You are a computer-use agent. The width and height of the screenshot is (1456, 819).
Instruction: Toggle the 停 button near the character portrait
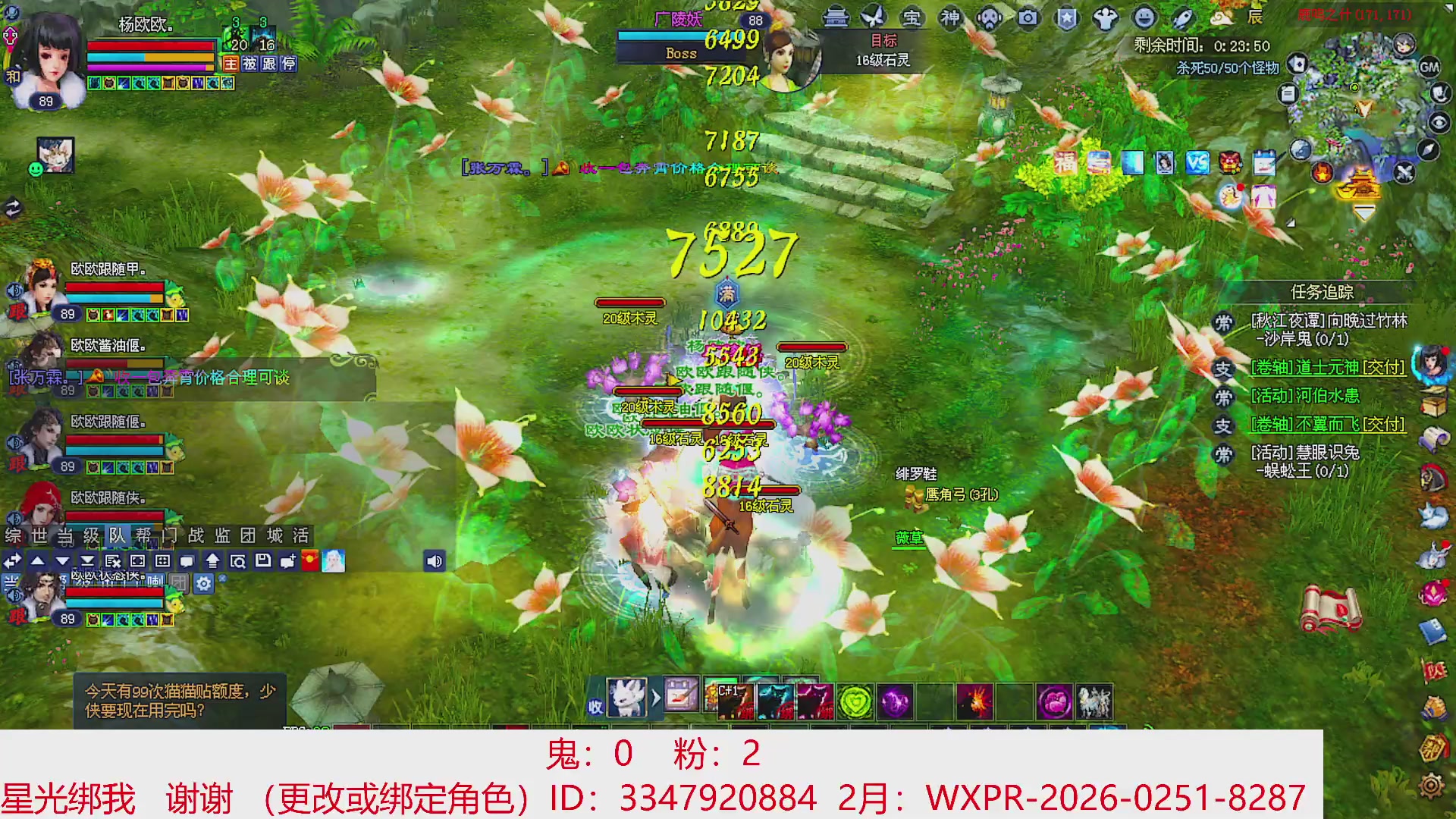pos(287,64)
